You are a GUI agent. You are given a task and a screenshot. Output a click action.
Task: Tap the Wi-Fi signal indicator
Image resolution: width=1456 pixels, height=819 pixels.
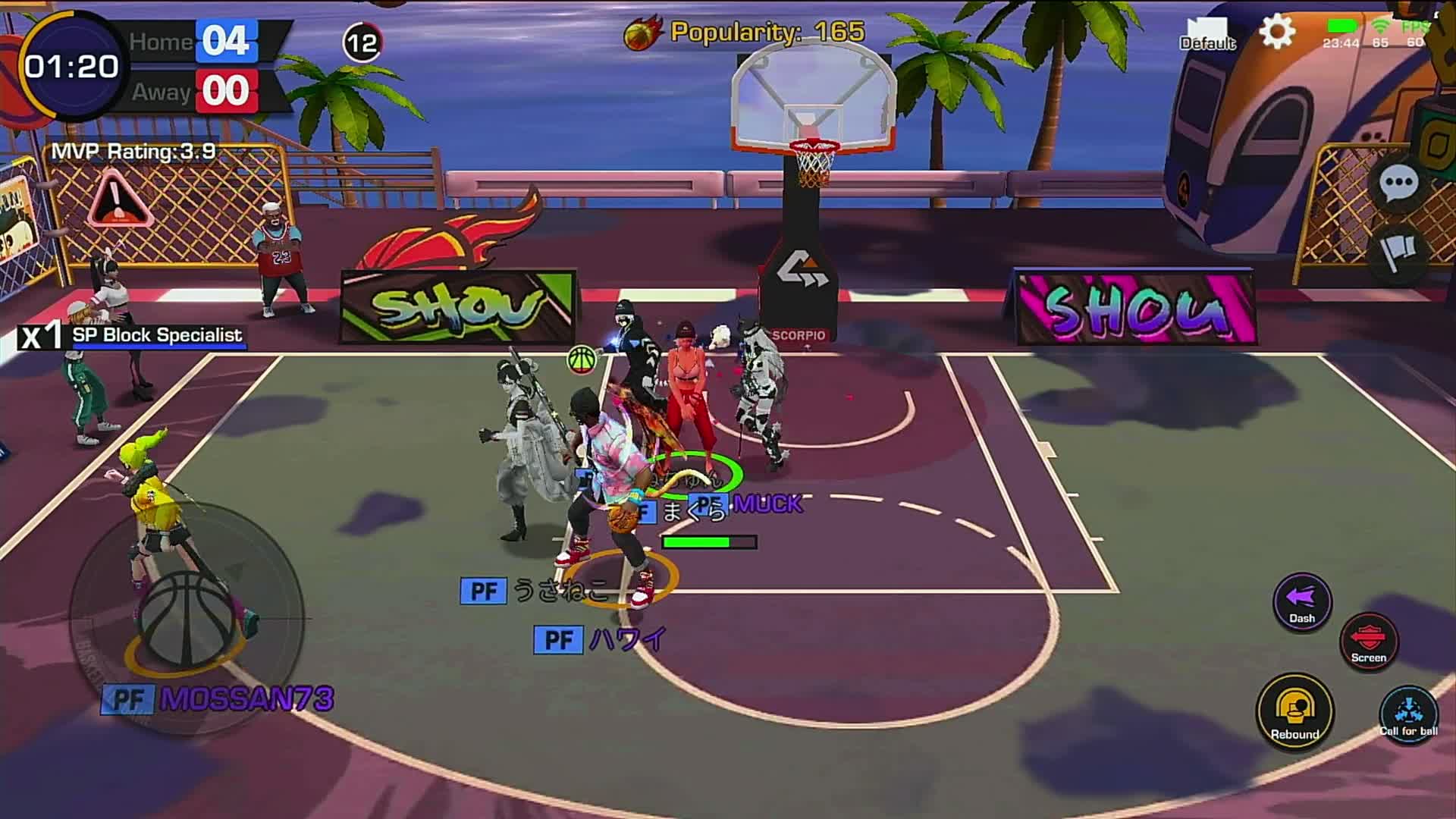pos(1380,25)
